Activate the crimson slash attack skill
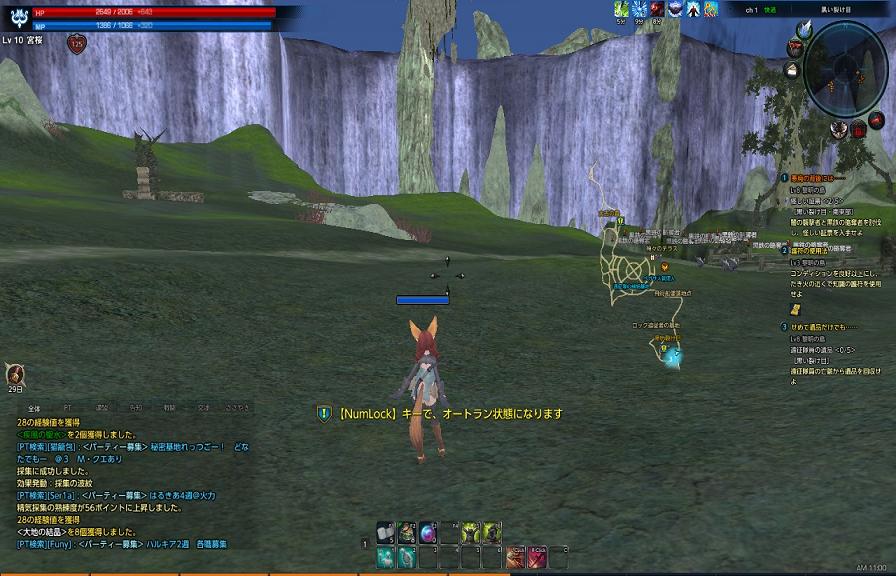 coord(537,557)
